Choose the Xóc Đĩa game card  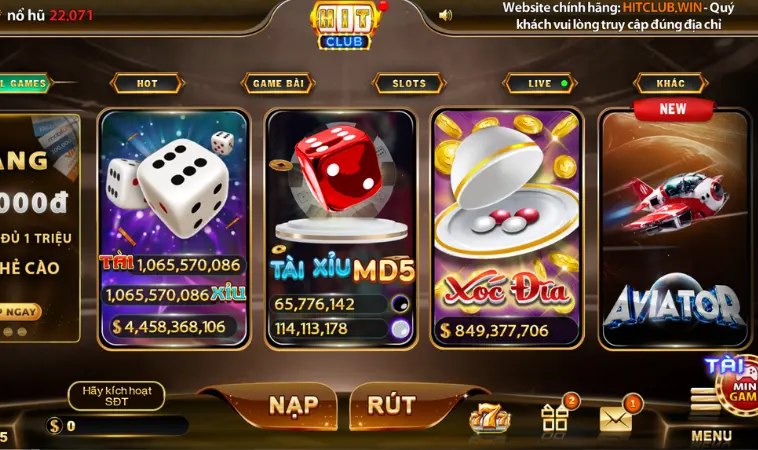tap(507, 225)
